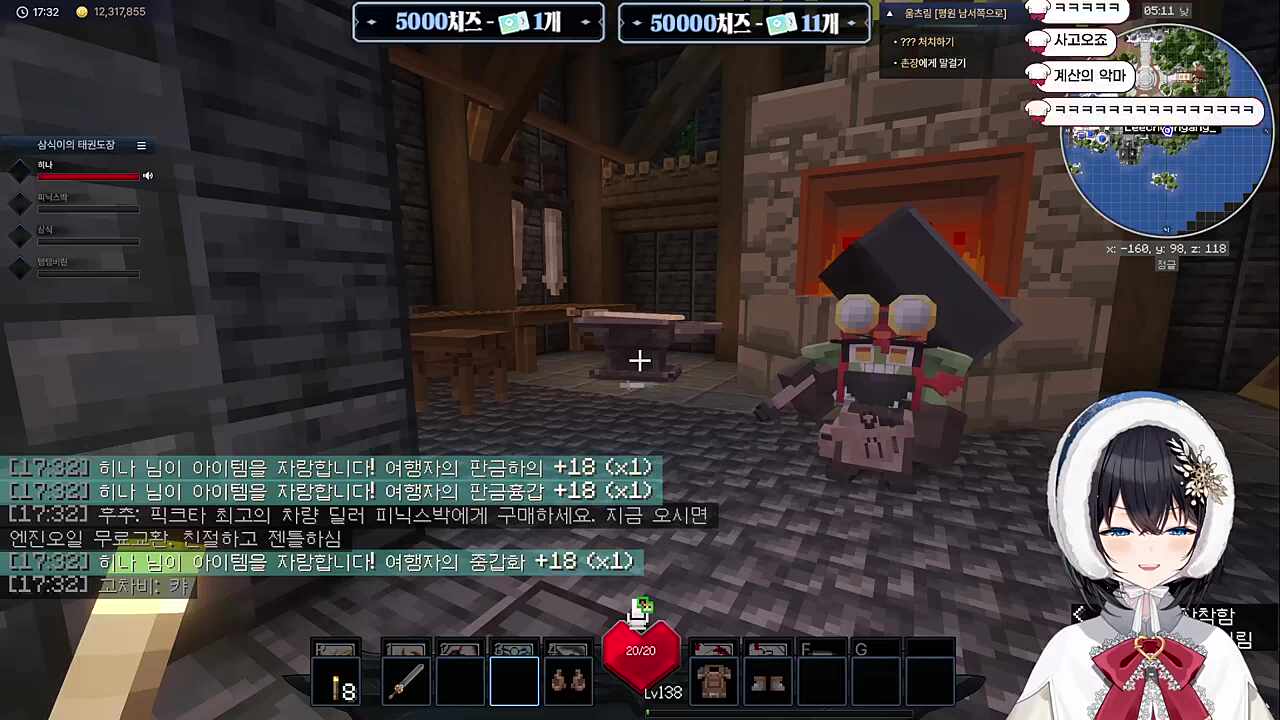This screenshot has height=720, width=1280.
Task: Toggle the 삼식 diamond marker
Action: [20, 235]
